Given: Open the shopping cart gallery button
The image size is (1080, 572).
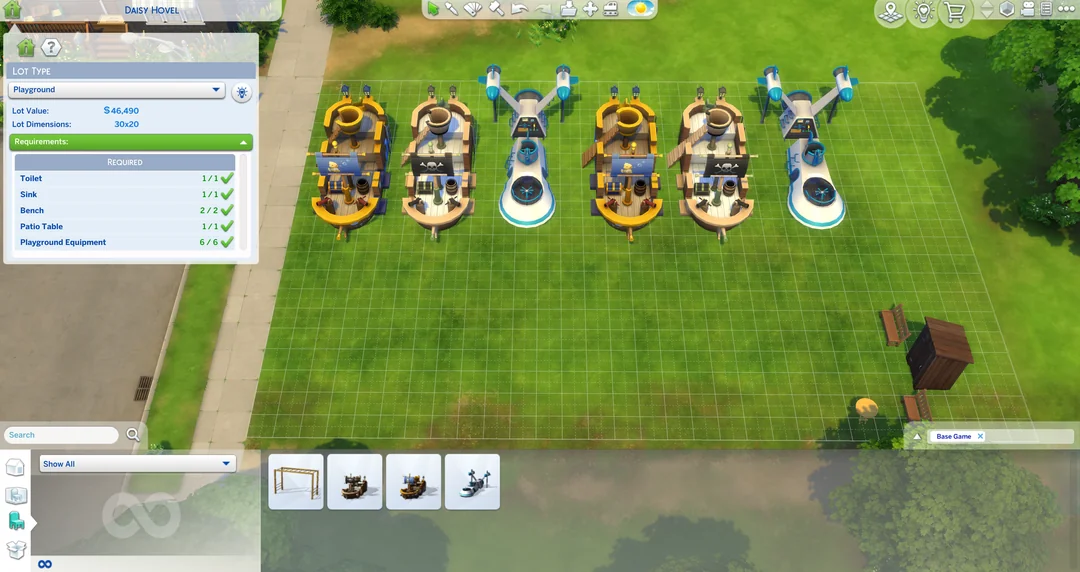Looking at the screenshot, I should [x=954, y=13].
